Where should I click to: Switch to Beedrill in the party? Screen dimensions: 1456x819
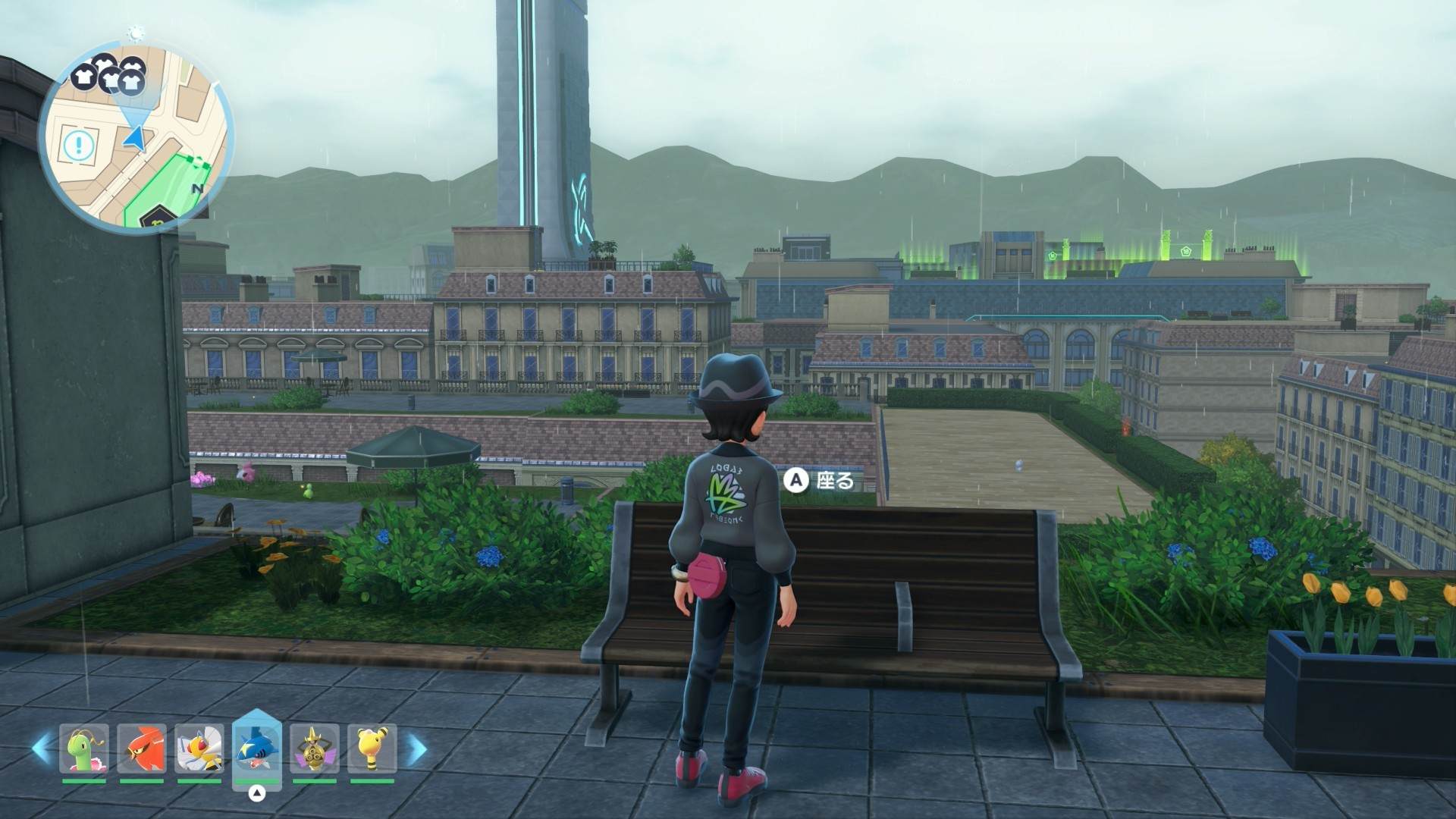click(199, 748)
